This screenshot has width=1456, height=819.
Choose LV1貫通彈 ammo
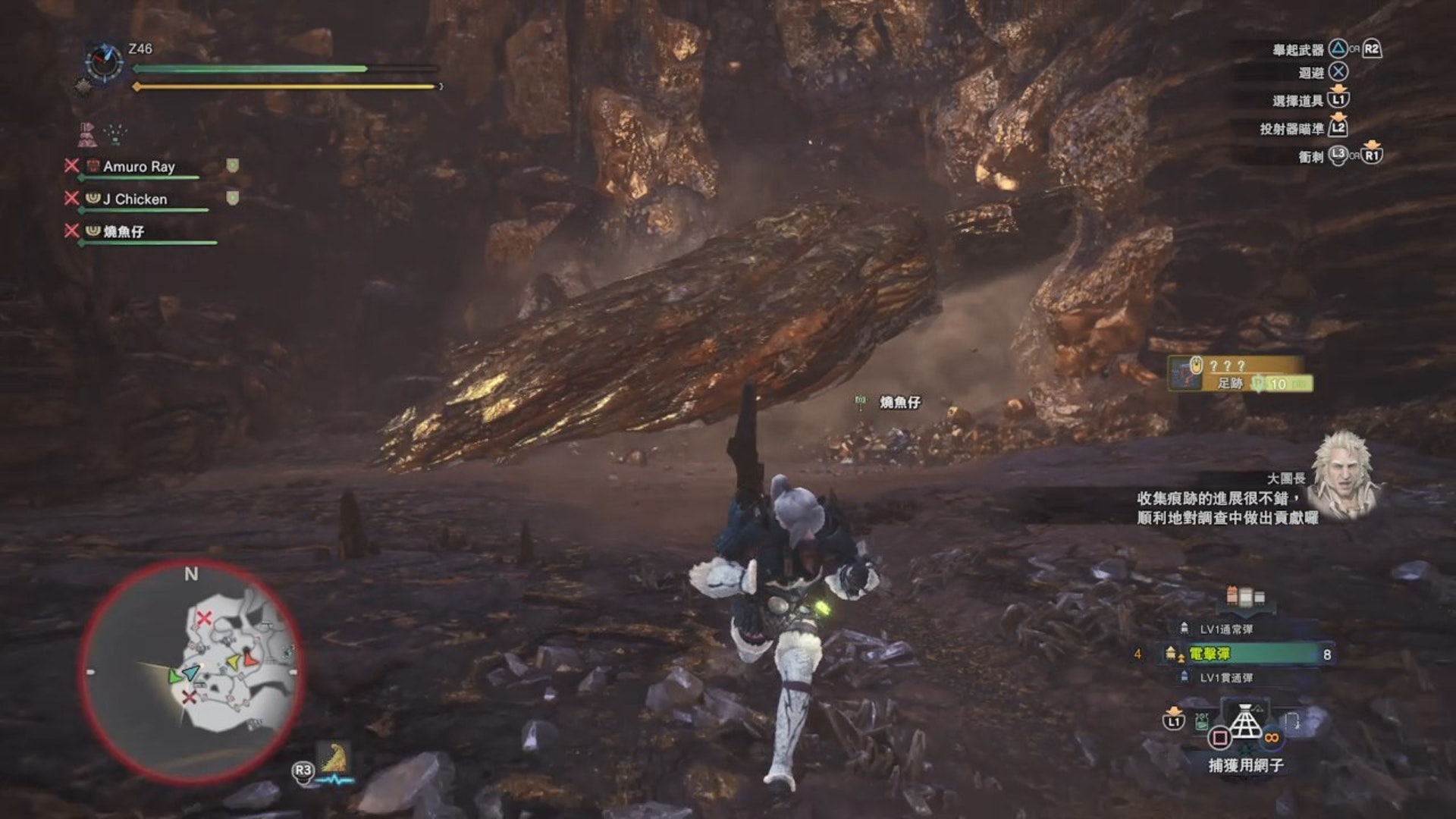(x=1225, y=678)
